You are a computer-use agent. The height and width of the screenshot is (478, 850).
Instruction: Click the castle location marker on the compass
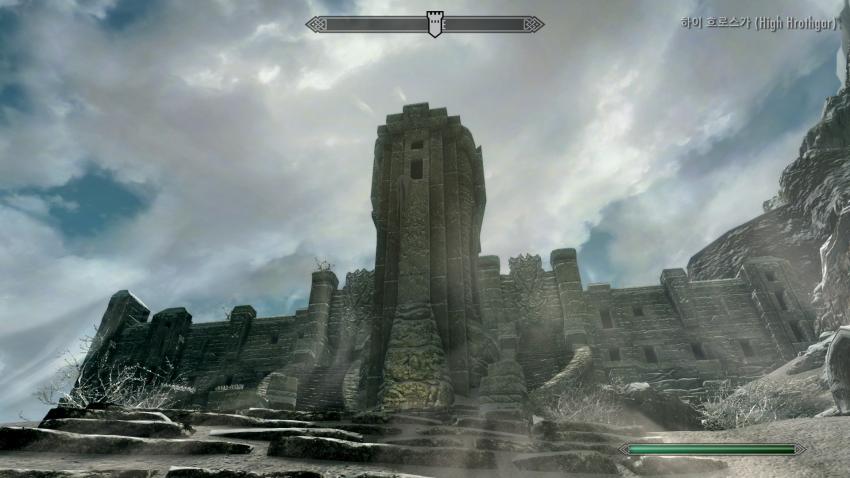click(x=434, y=24)
